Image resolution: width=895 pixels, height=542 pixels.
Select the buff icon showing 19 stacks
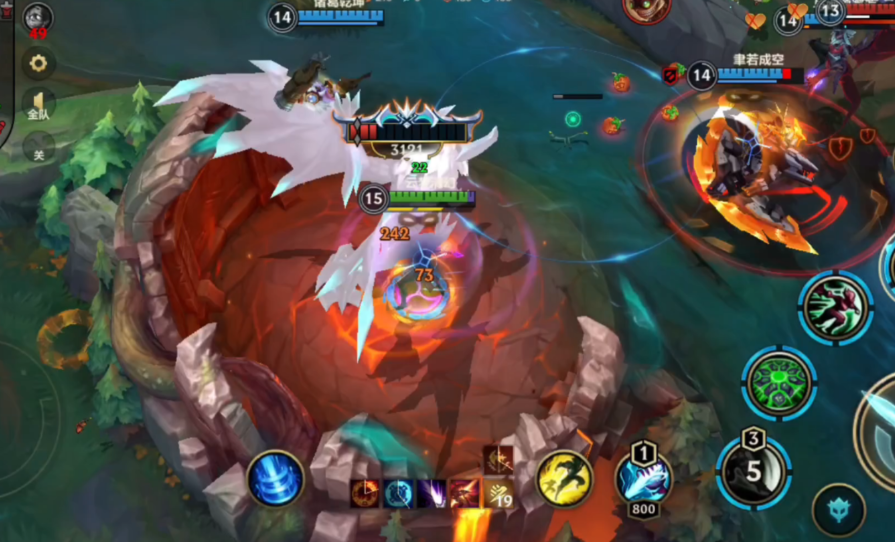pyautogui.click(x=499, y=492)
